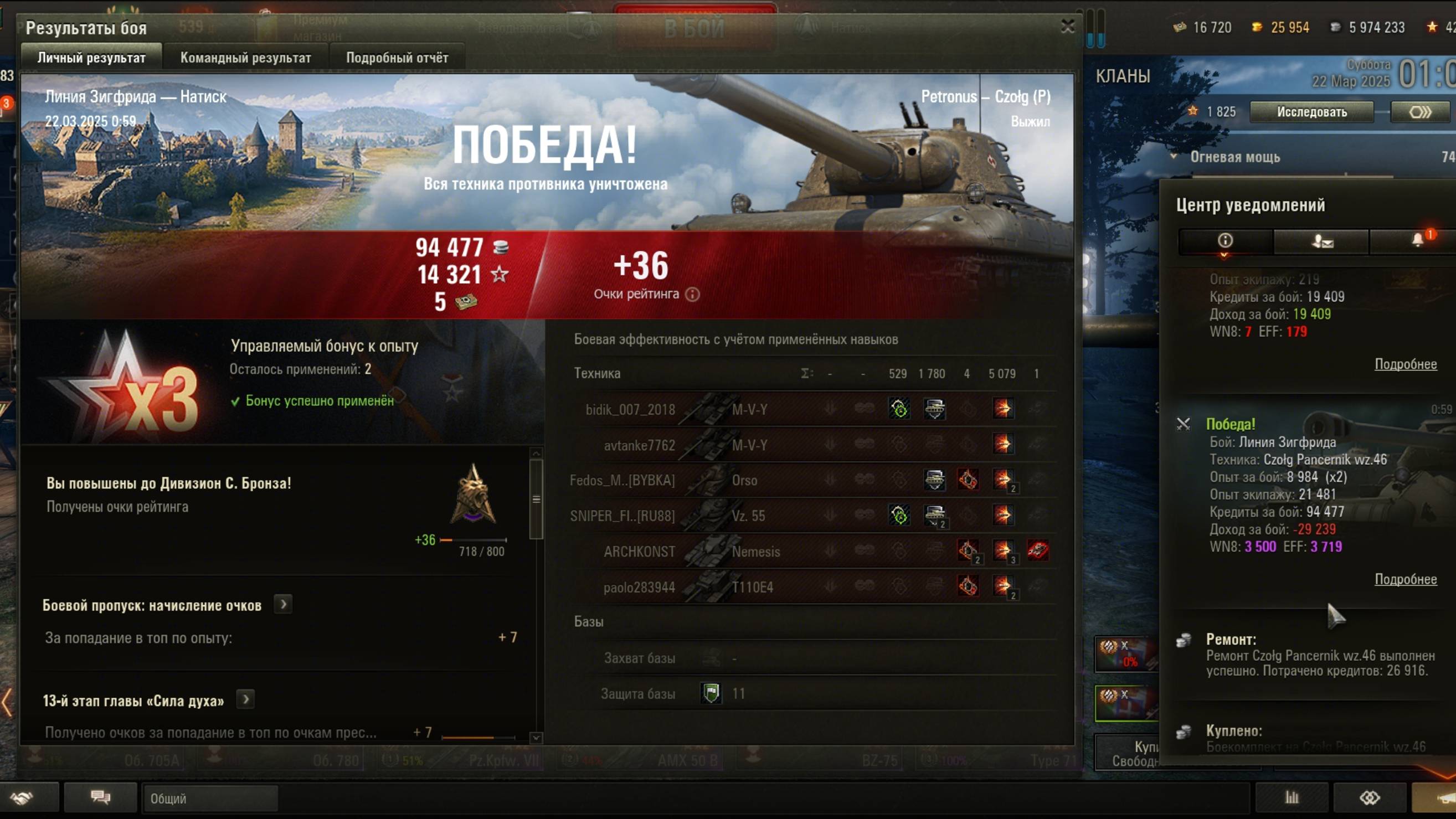1456x819 pixels.
Task: Open the invitations tab in notification center
Action: [x=1322, y=241]
